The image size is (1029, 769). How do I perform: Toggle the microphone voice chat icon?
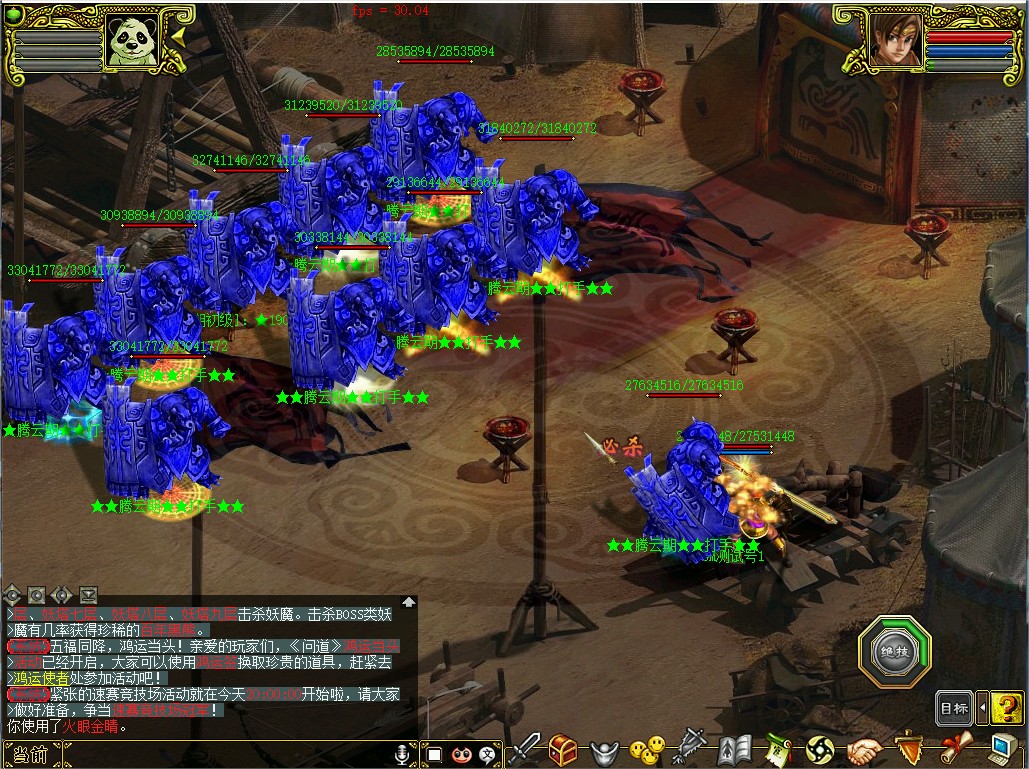pos(402,753)
